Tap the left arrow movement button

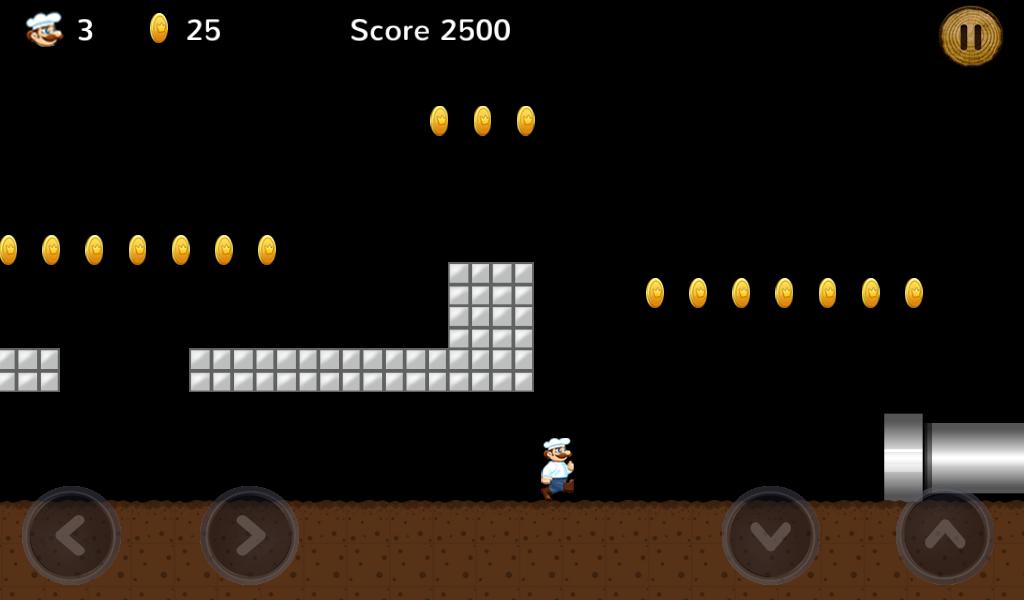pyautogui.click(x=71, y=535)
